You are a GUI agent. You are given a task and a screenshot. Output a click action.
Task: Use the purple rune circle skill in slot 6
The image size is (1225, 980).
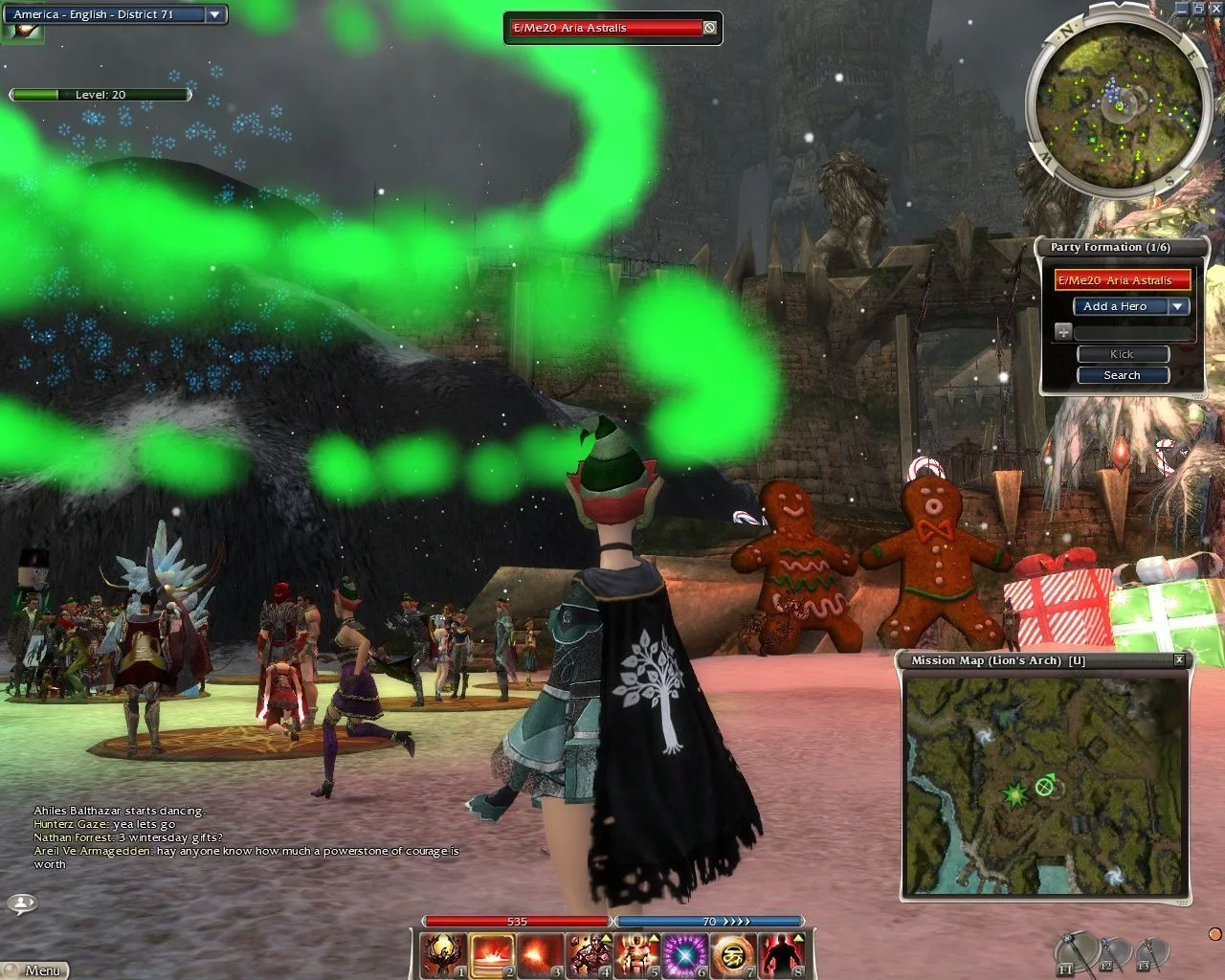click(685, 954)
